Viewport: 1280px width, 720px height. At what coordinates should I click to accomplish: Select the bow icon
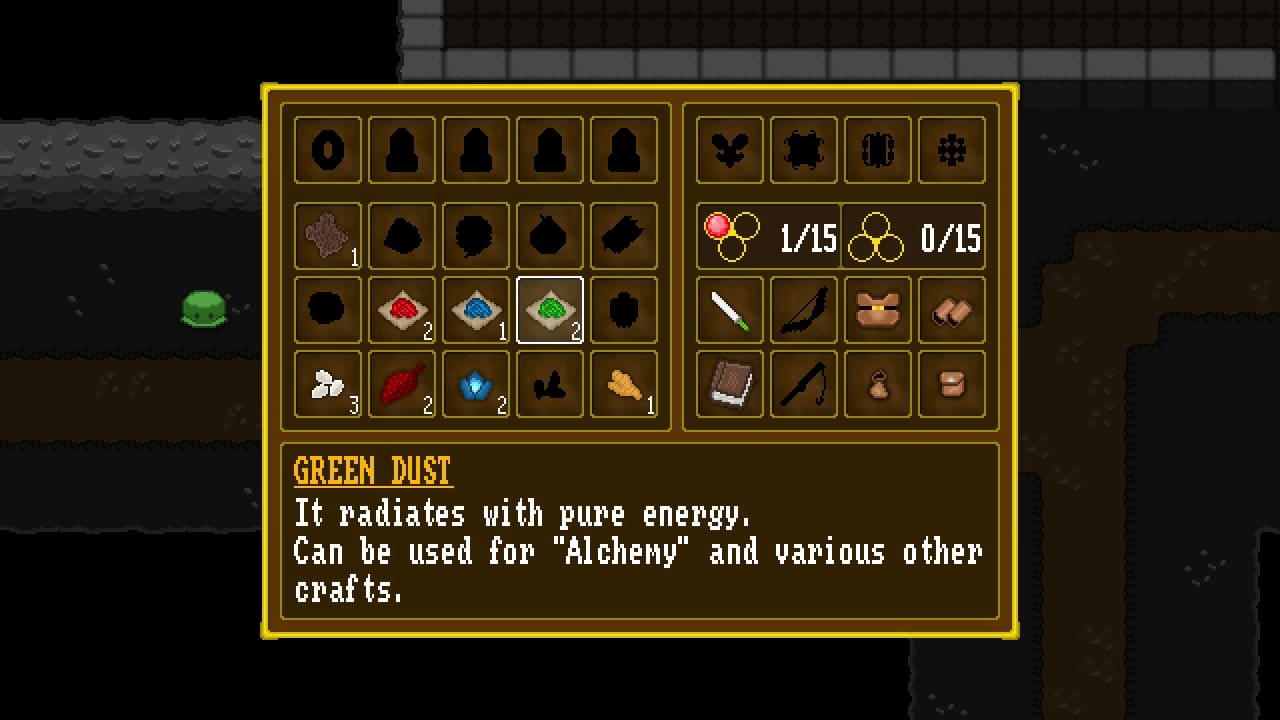tap(803, 309)
